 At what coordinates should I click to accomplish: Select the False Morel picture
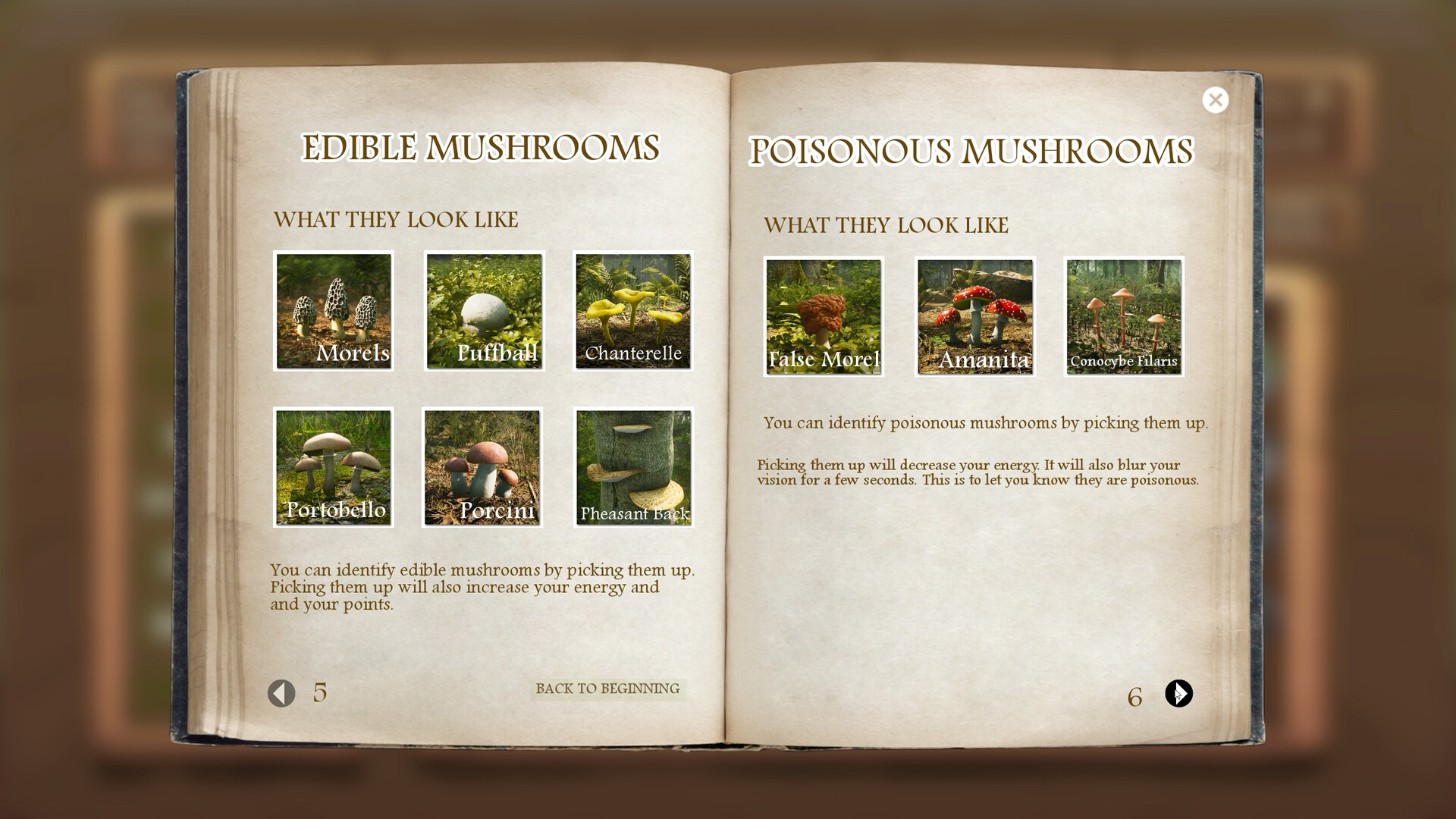pos(822,316)
